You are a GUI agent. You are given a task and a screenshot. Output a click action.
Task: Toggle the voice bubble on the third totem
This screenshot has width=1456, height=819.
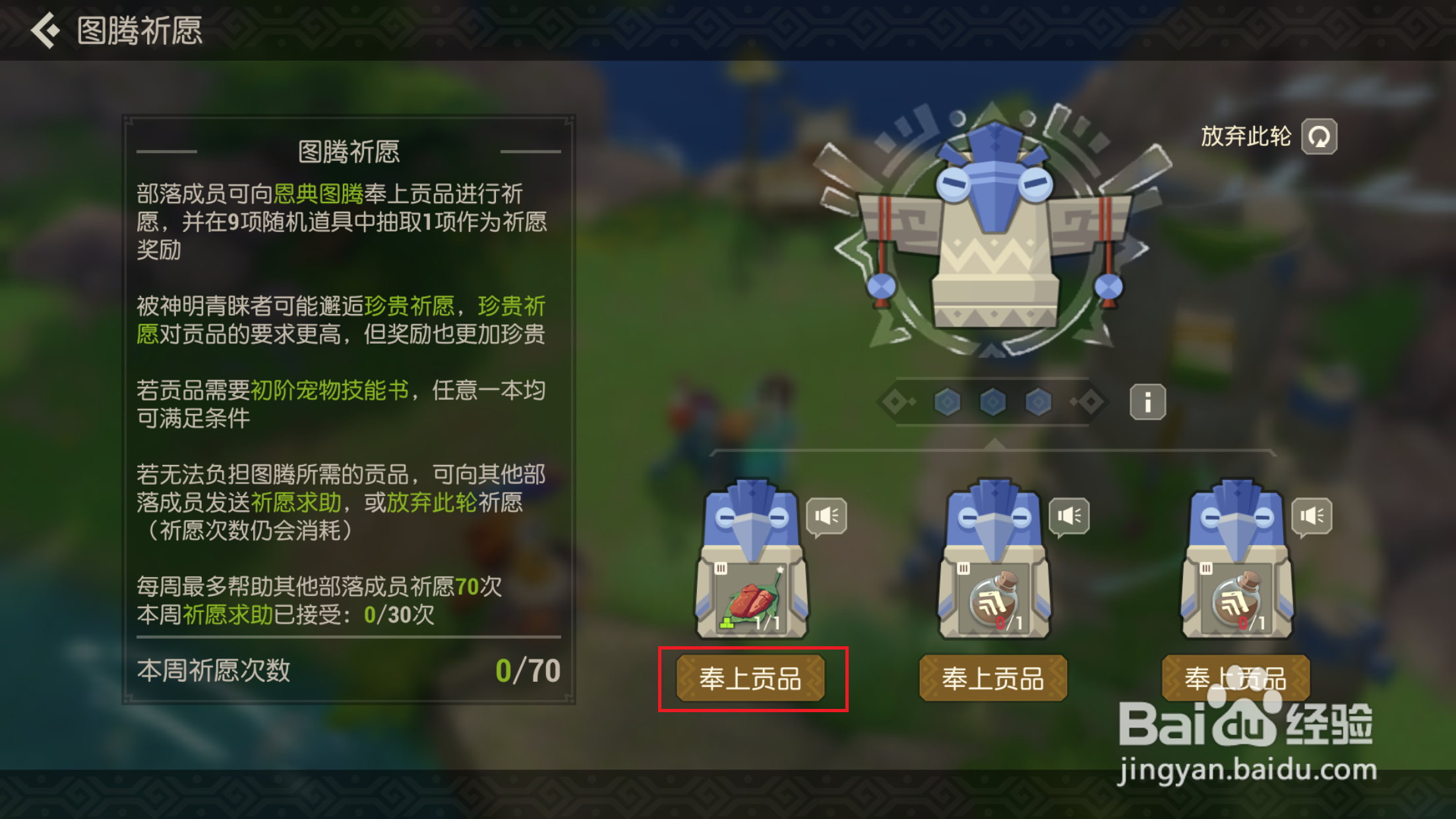coord(1311,517)
